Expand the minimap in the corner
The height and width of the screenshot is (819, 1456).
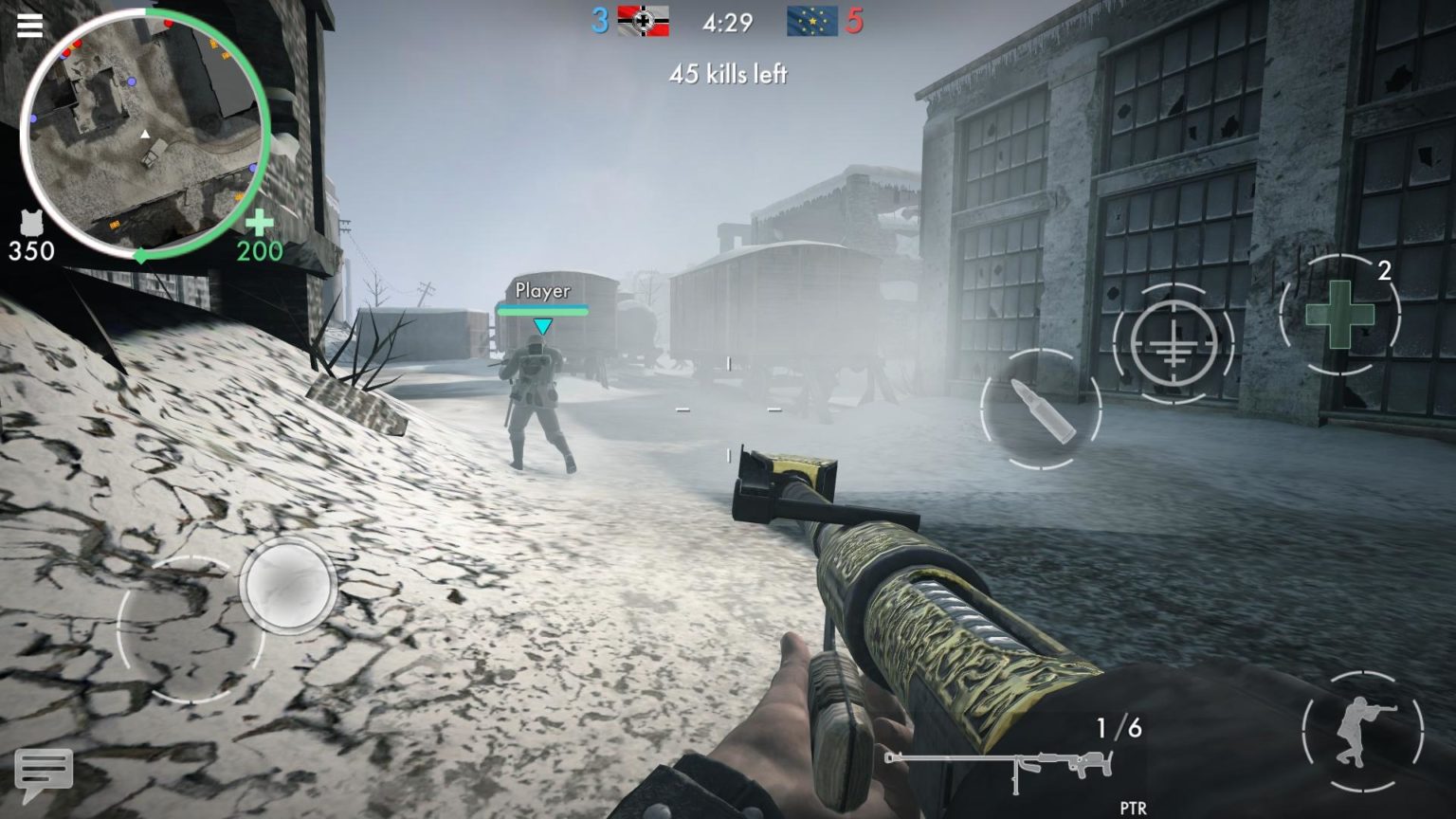click(x=147, y=133)
